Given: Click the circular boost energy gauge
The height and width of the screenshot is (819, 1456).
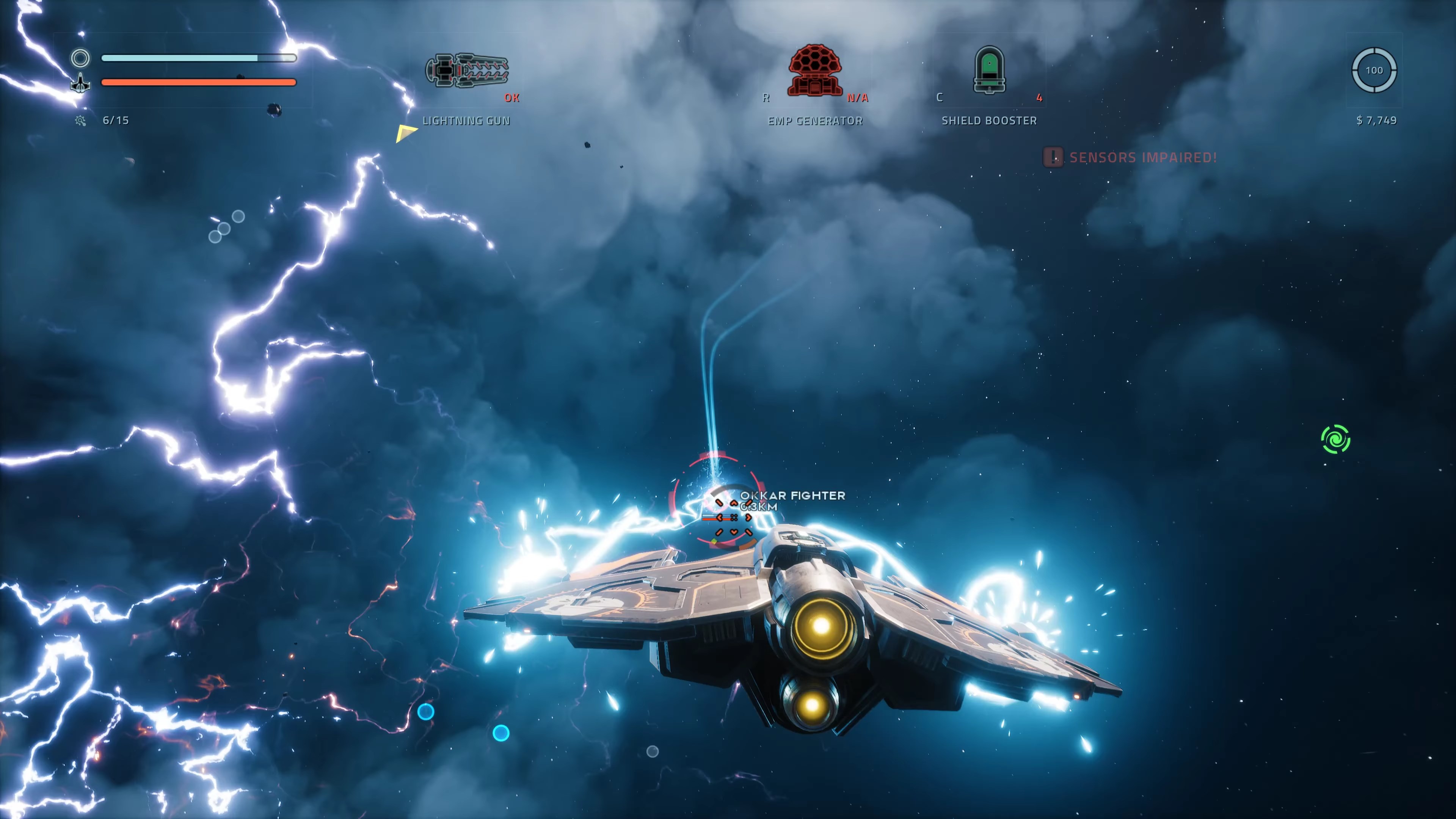Looking at the screenshot, I should (x=1374, y=70).
